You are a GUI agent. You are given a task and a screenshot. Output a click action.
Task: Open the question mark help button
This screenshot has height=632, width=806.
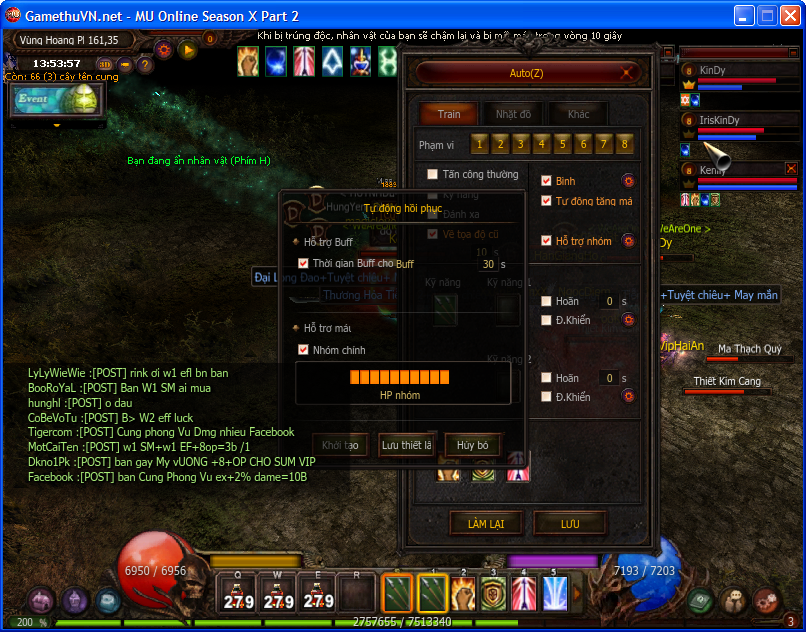[145, 65]
